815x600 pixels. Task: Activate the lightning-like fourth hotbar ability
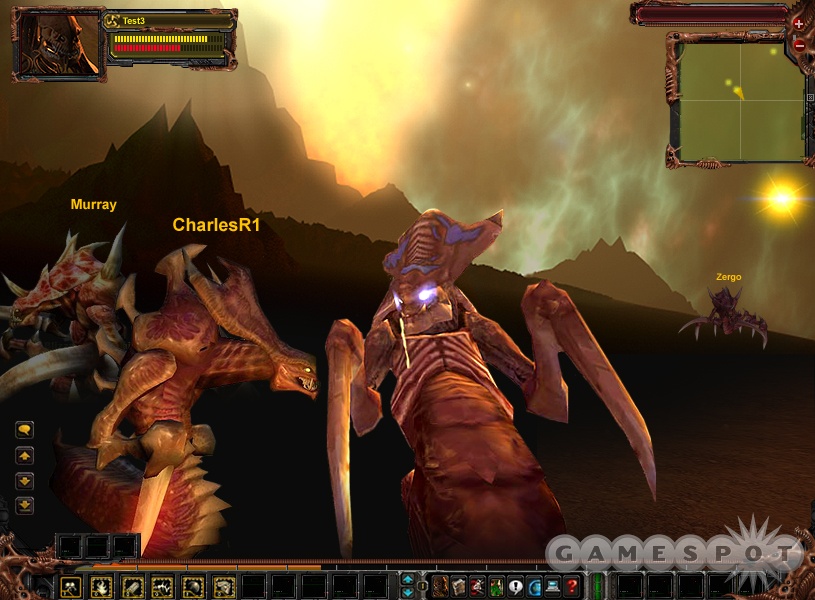(163, 587)
